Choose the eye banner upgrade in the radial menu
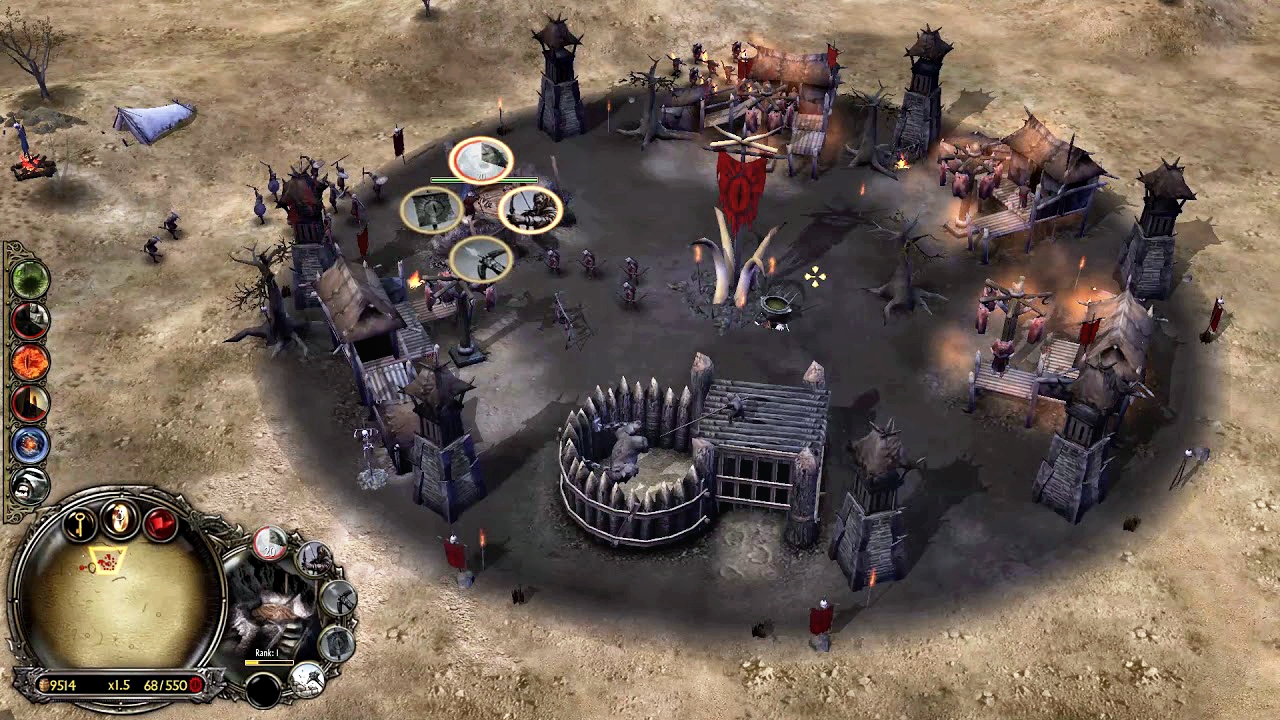The image size is (1280, 720). (x=432, y=210)
